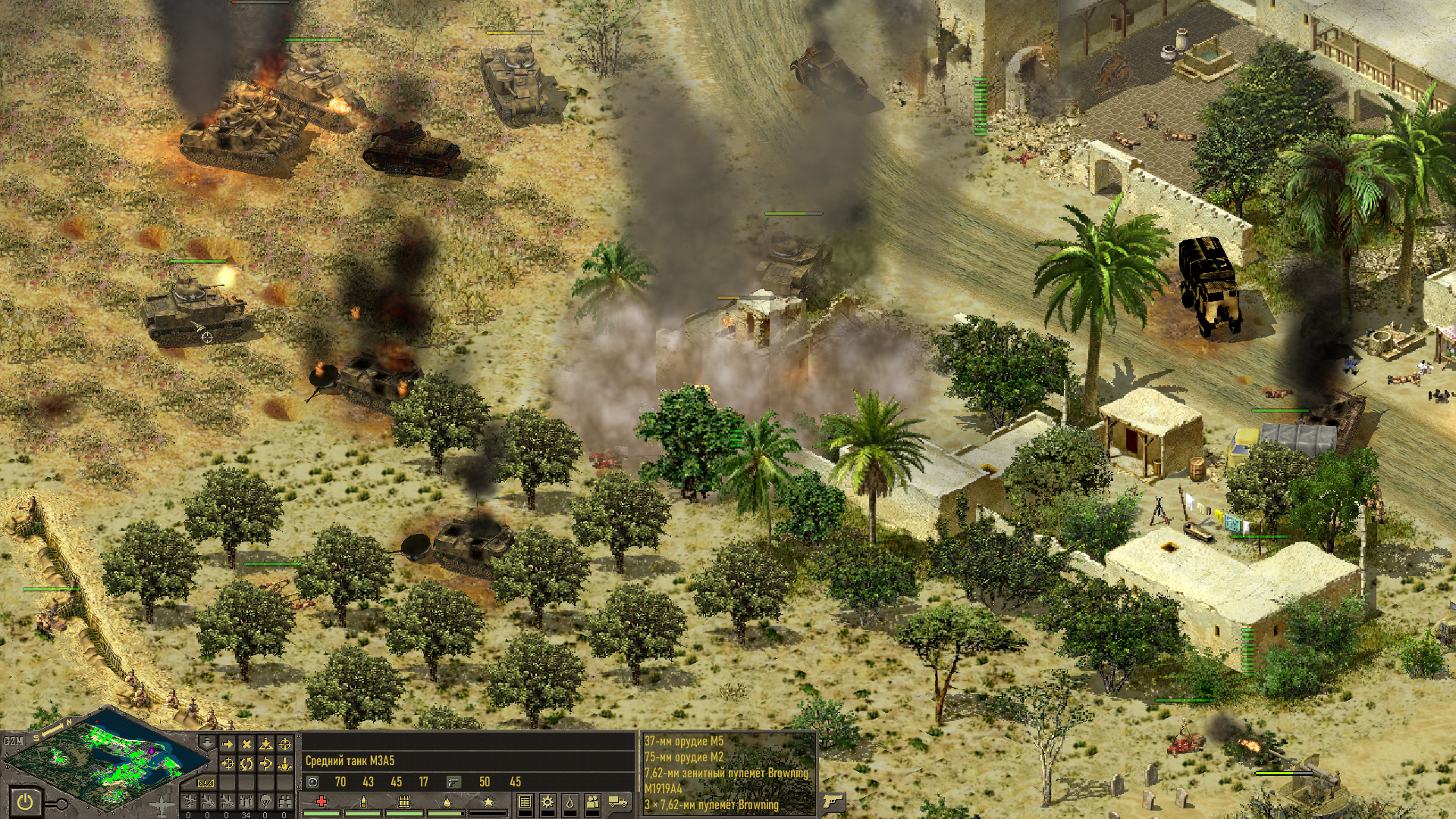Screen dimensions: 1456x819
Task: Open the list document icon button
Action: [525, 802]
